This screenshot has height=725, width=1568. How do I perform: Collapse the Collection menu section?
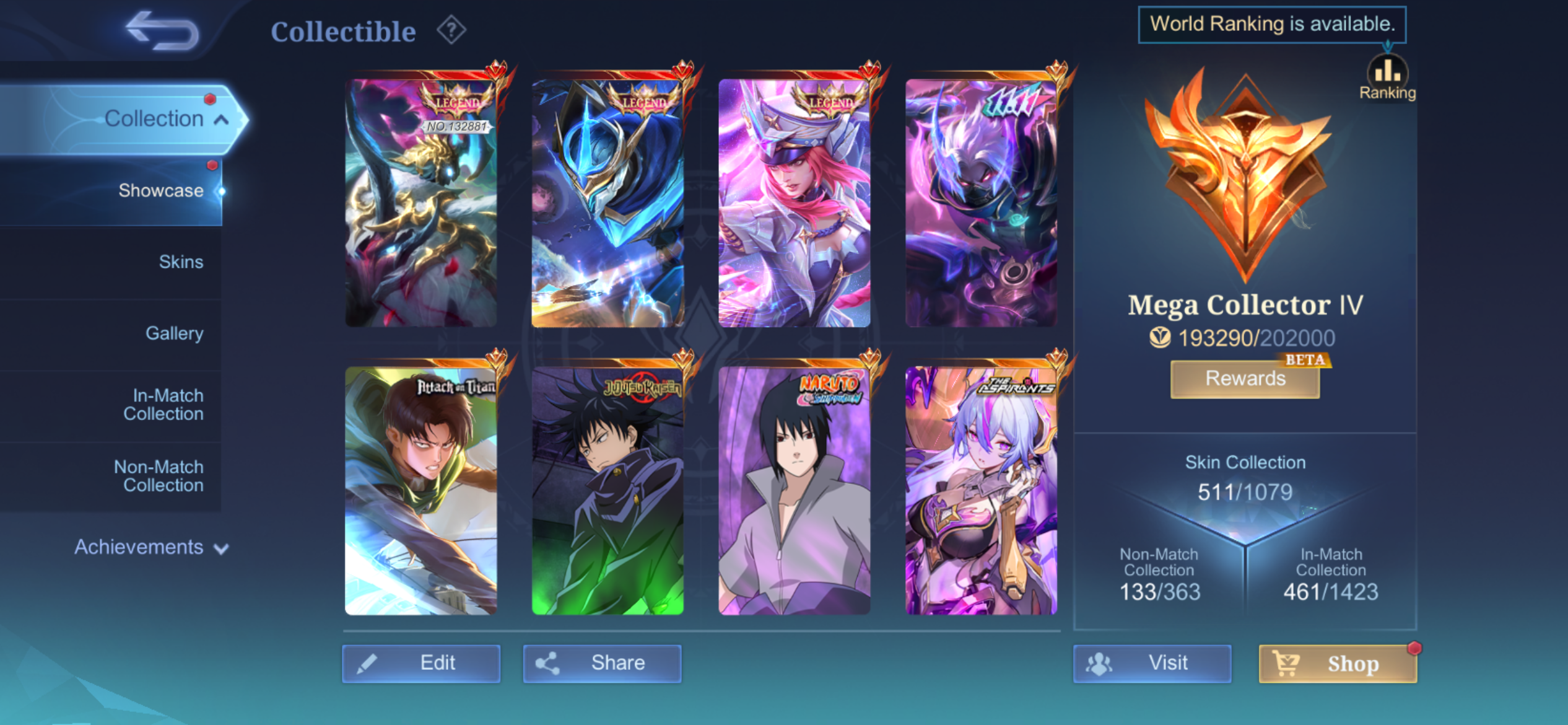click(221, 120)
